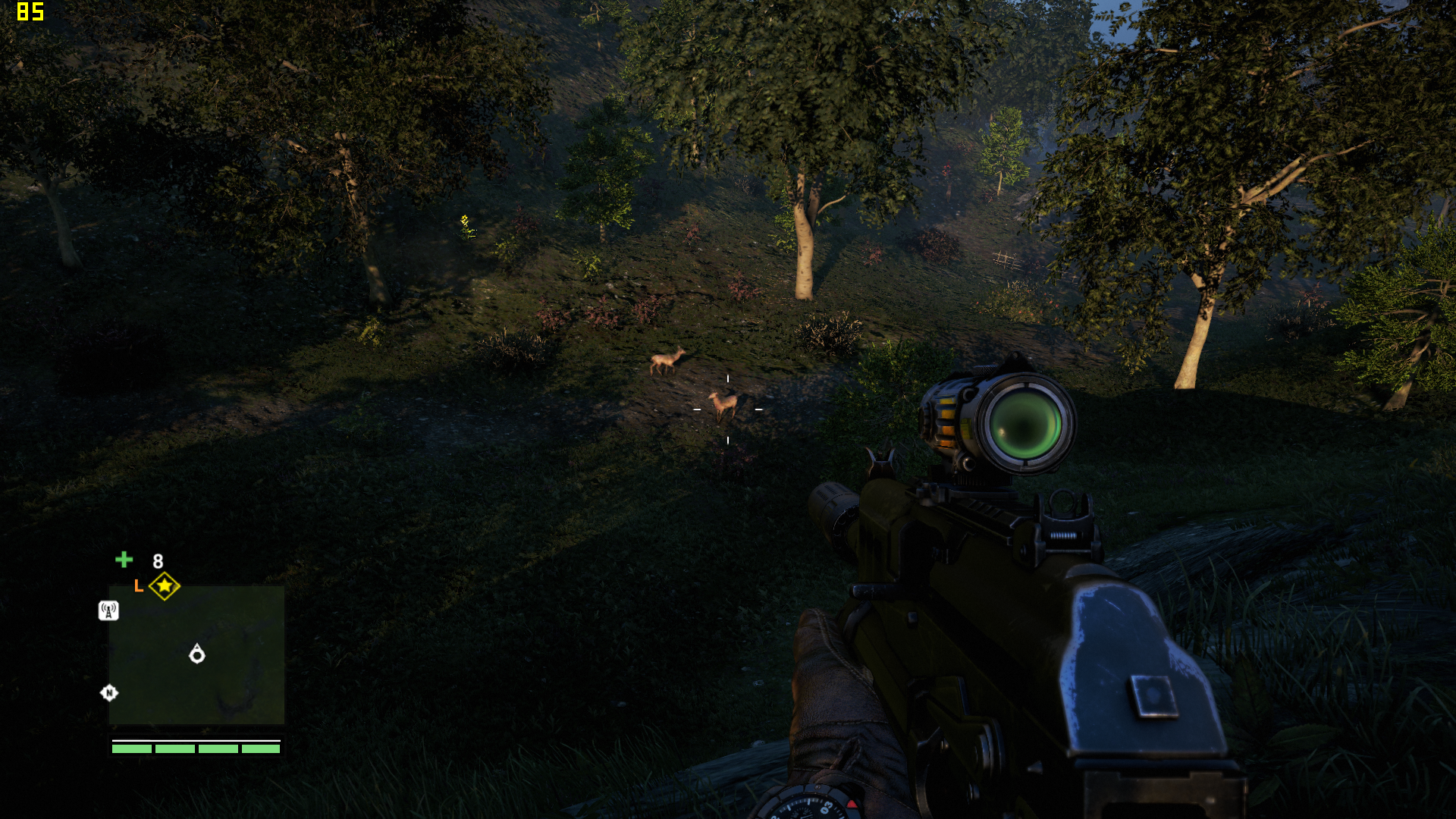Select the radio tower marker
Screen dimensions: 1456x819
(x=108, y=610)
